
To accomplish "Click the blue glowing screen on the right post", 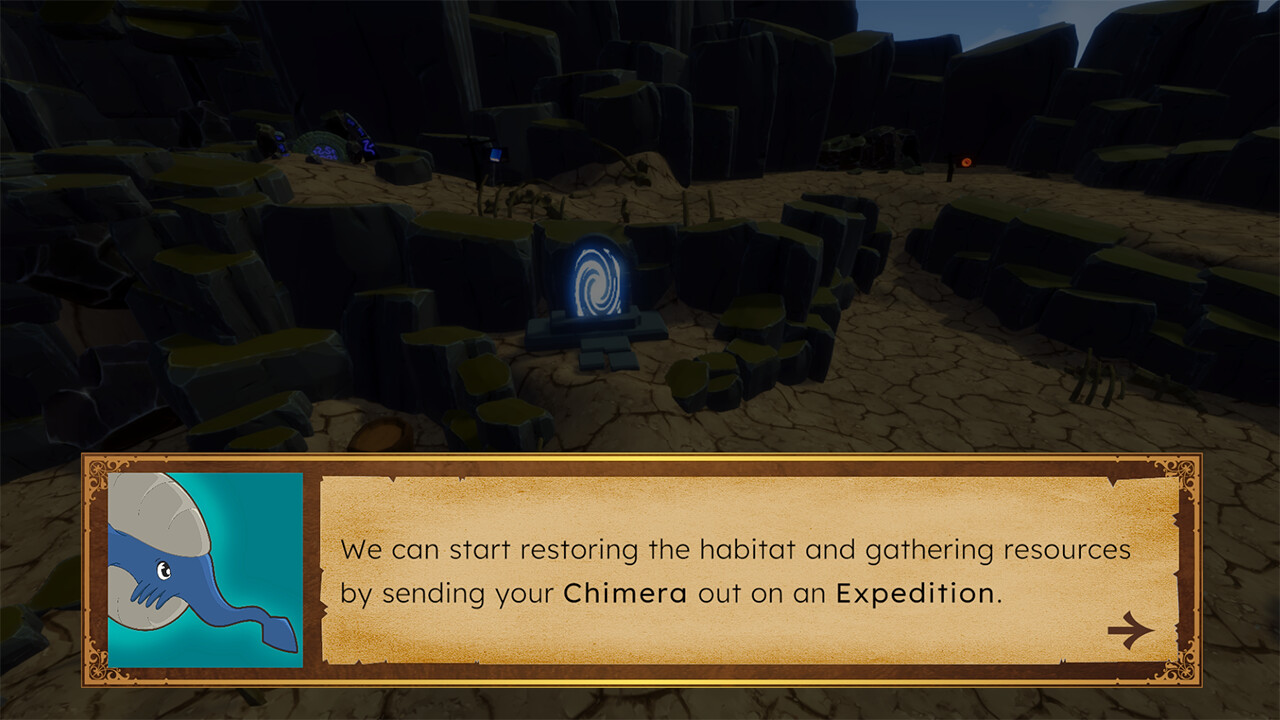I will (496, 154).
